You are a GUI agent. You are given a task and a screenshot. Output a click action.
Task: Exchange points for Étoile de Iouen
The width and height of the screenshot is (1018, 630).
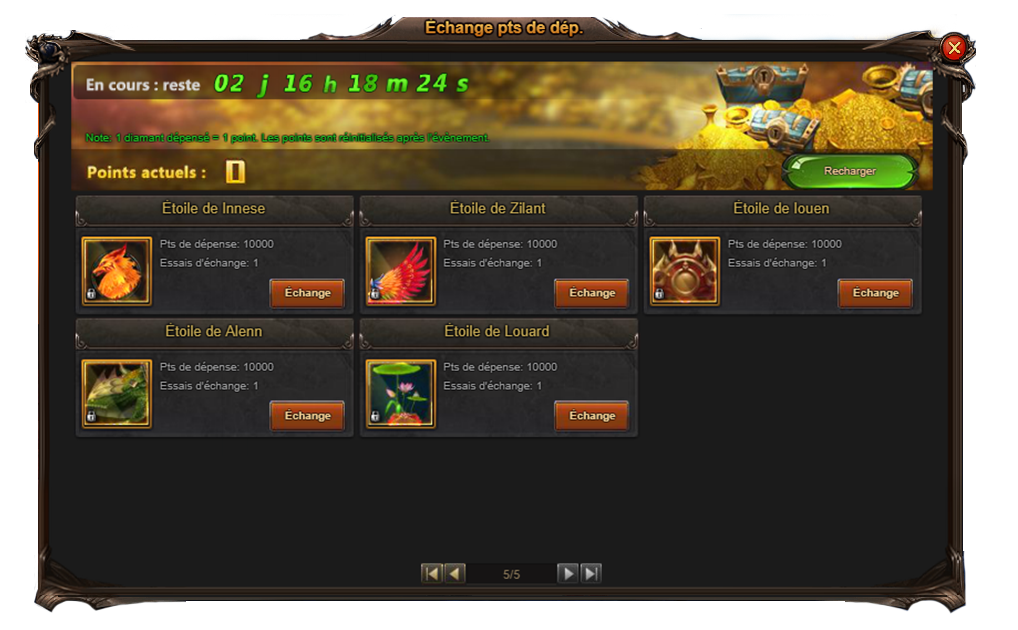point(875,293)
